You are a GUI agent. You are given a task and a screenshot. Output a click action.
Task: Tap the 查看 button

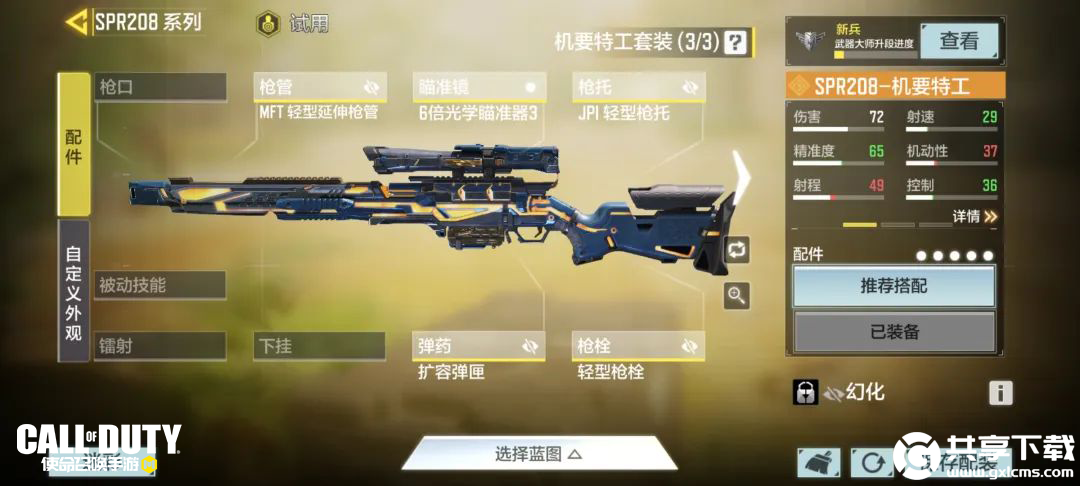coord(958,41)
